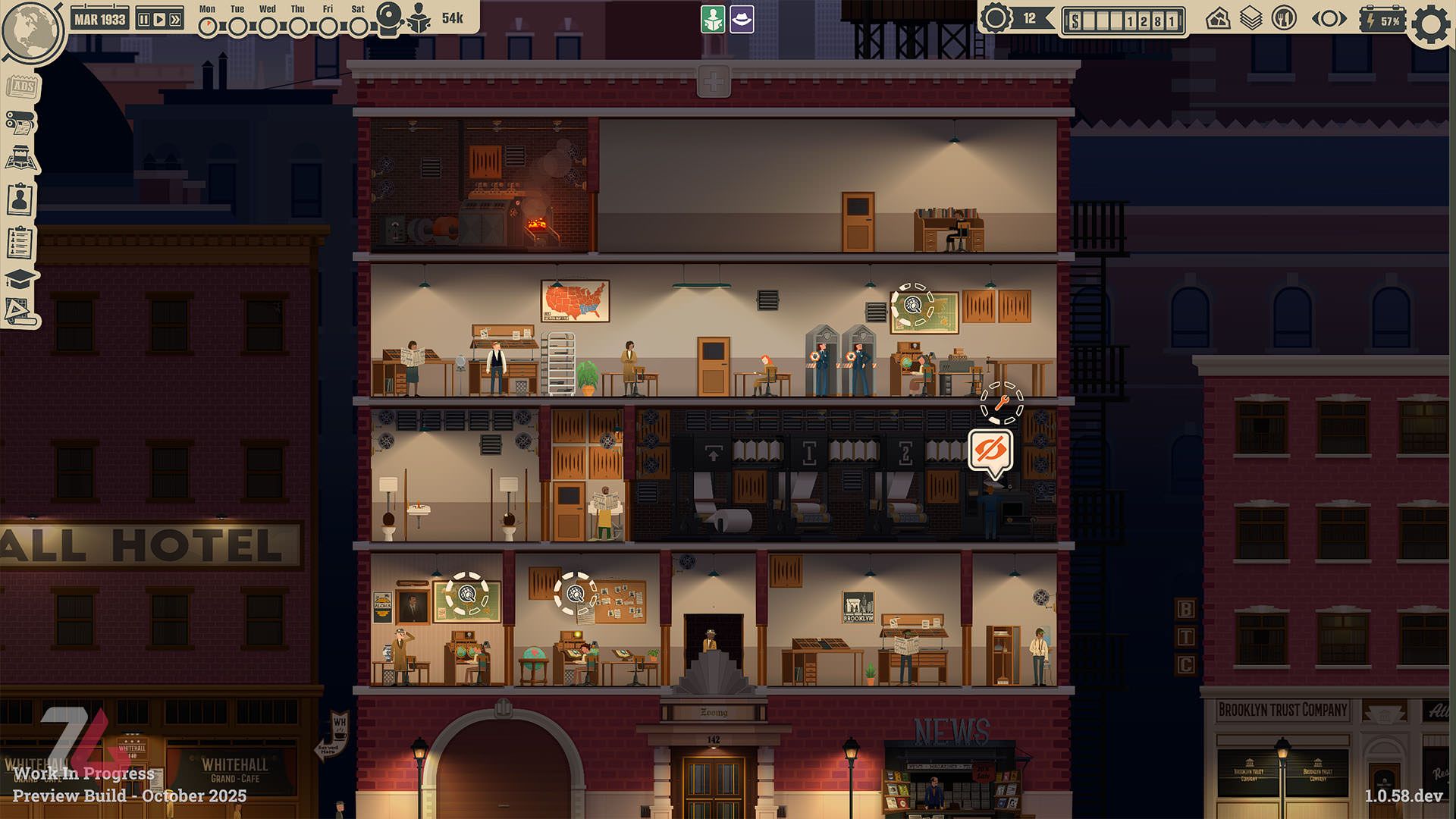Click the broken-link alert bubble
Screen dimensions: 1456x819
(990, 452)
